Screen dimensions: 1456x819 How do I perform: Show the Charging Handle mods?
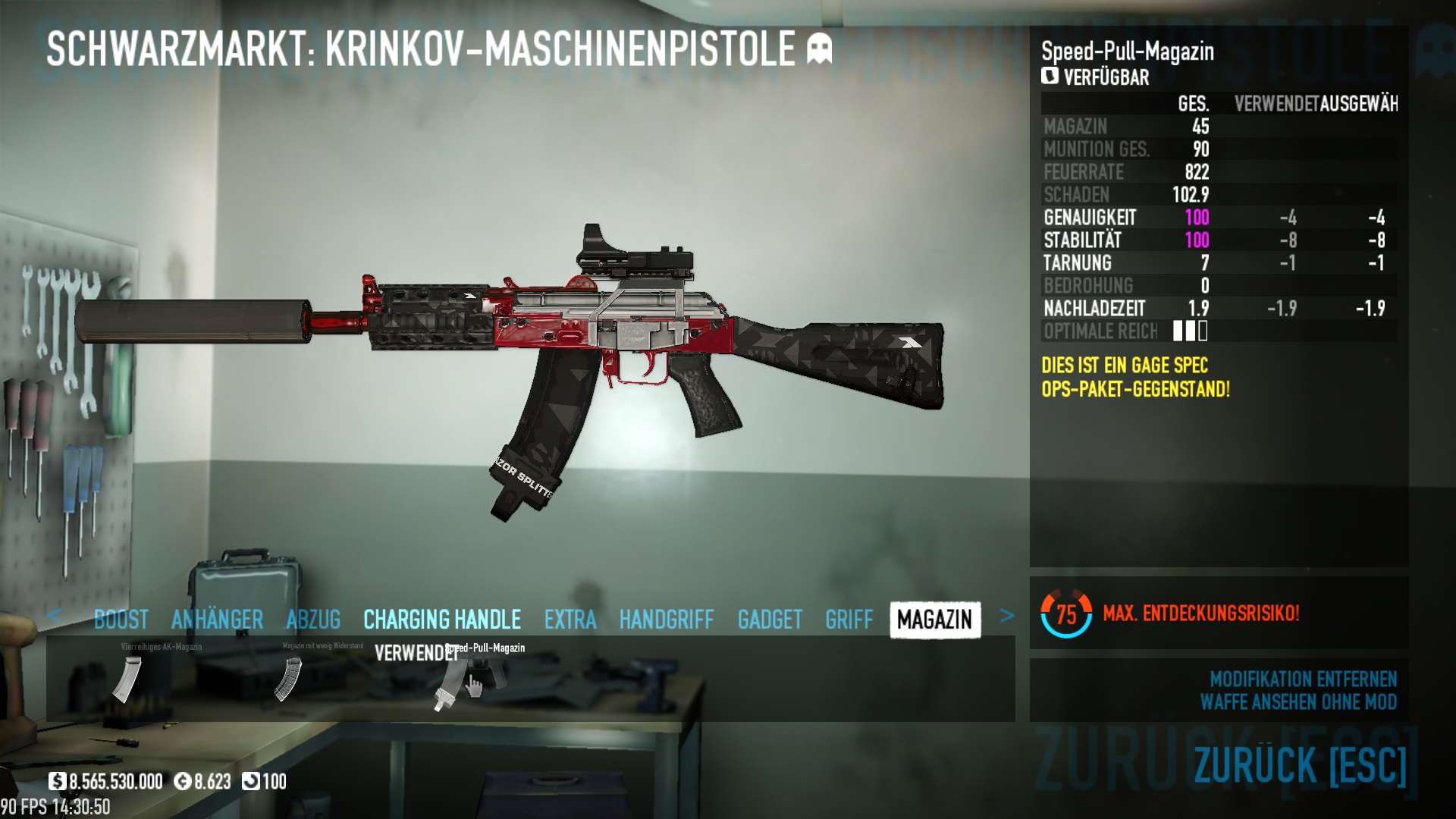(x=441, y=620)
